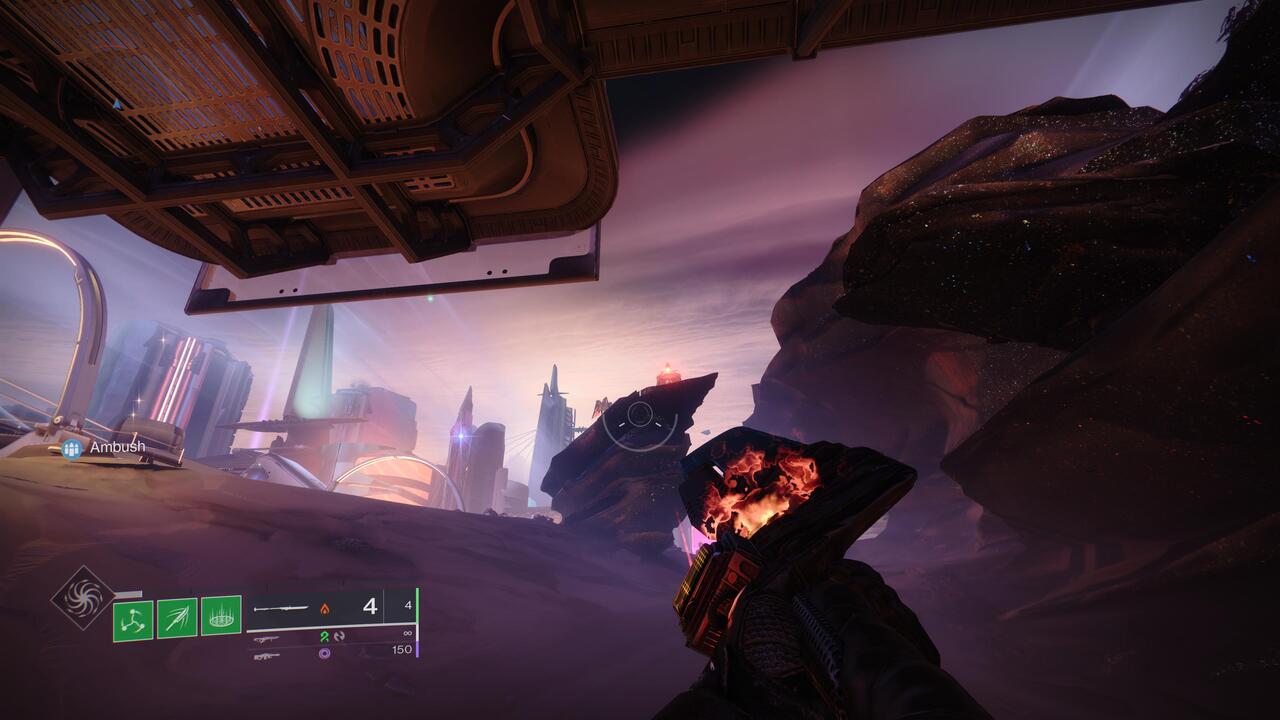Viewport: 1280px width, 720px height.
Task: Activate the spiral super ability diamond
Action: [x=83, y=598]
